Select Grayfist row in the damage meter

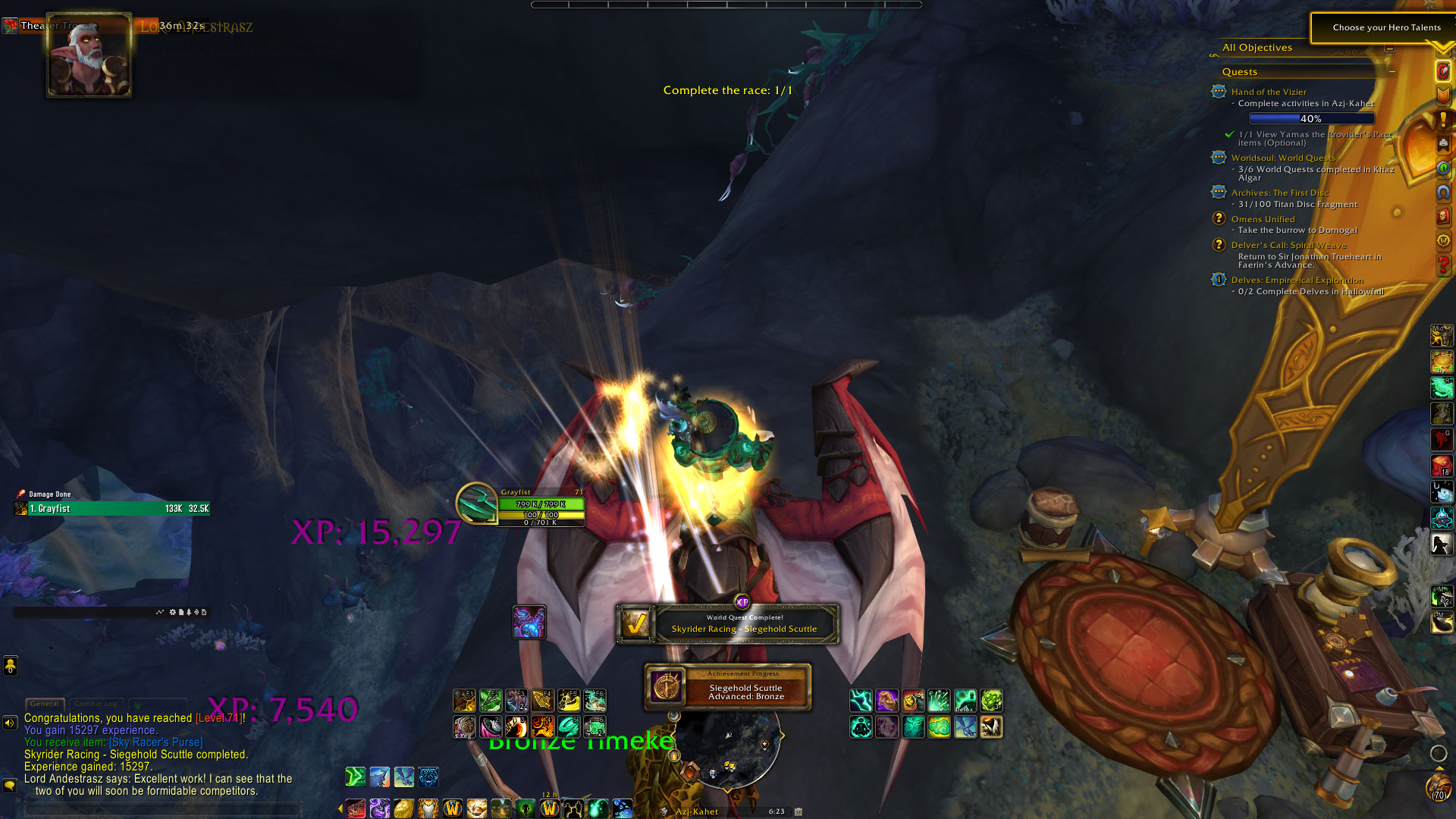(x=112, y=509)
